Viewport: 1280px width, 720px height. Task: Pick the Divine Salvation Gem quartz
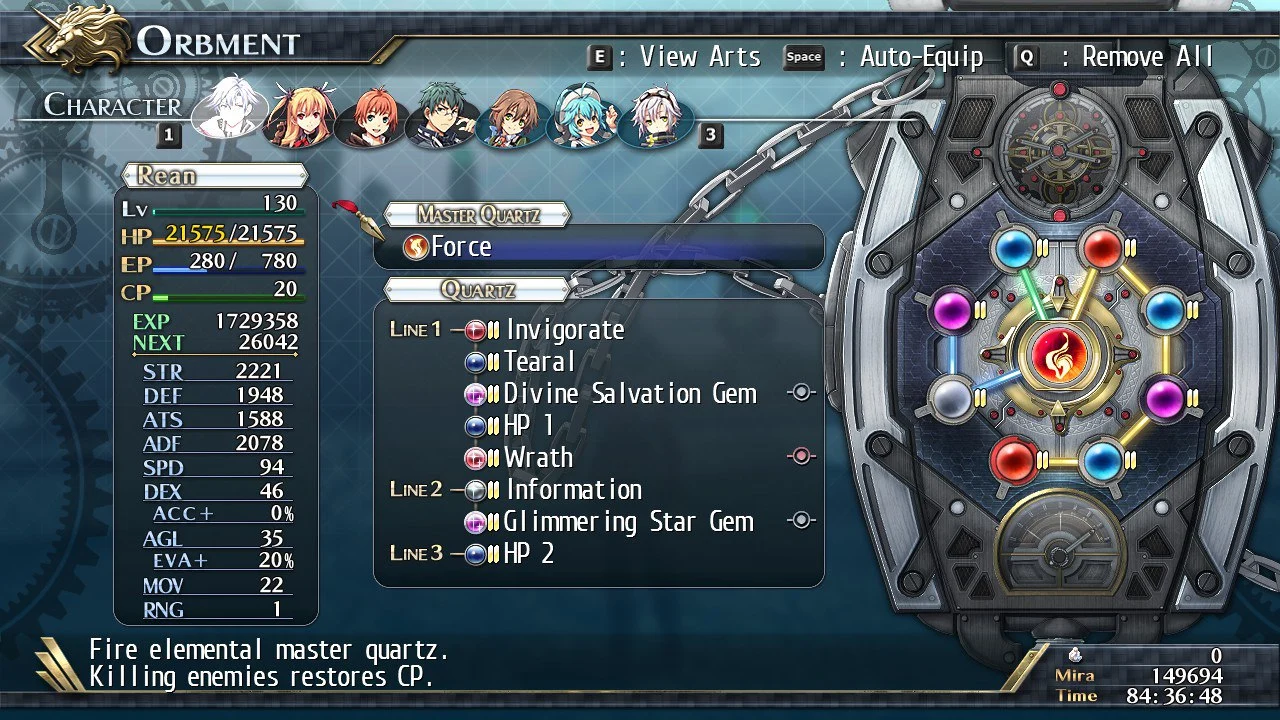630,394
